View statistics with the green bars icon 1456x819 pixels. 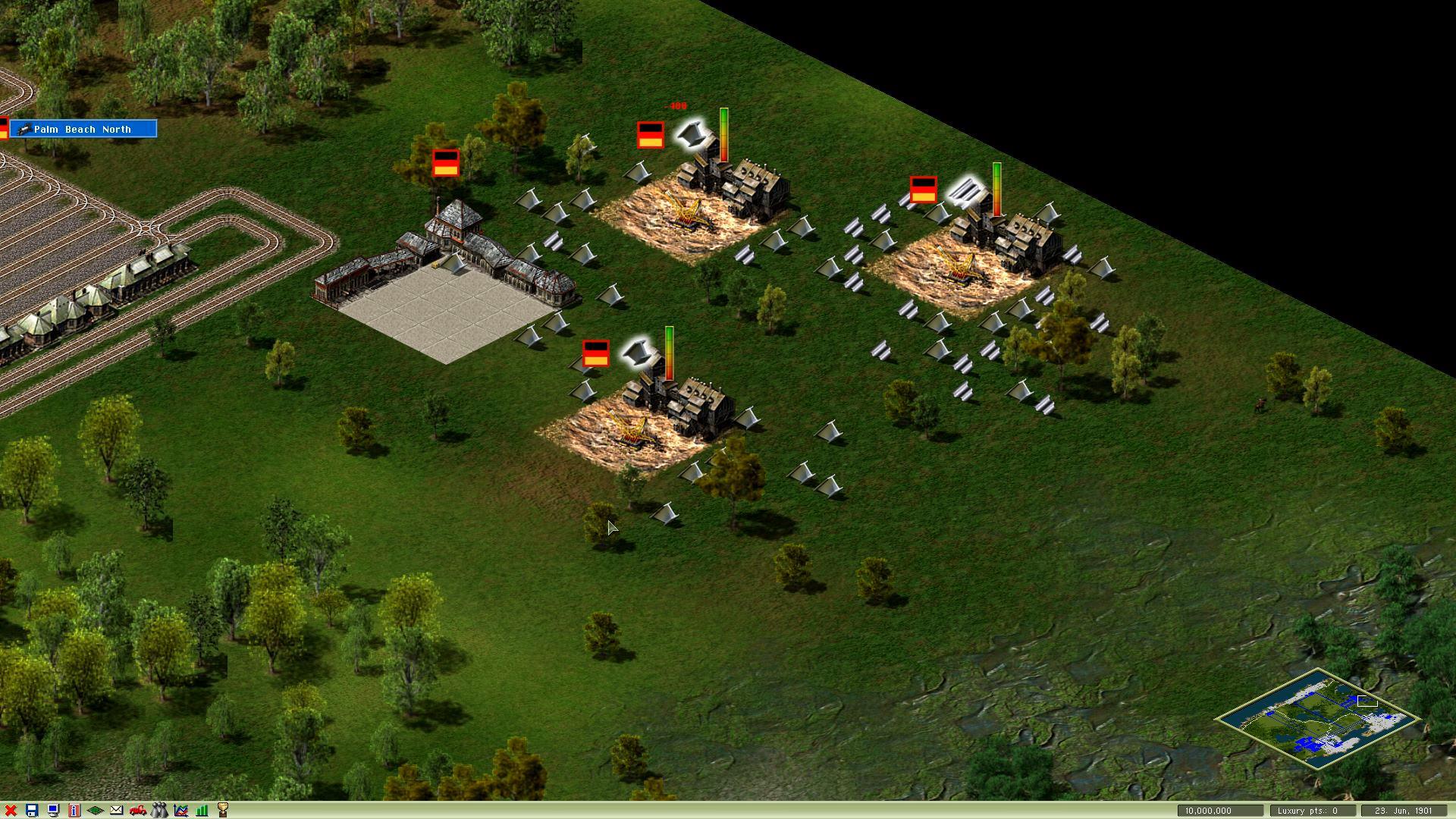click(202, 811)
